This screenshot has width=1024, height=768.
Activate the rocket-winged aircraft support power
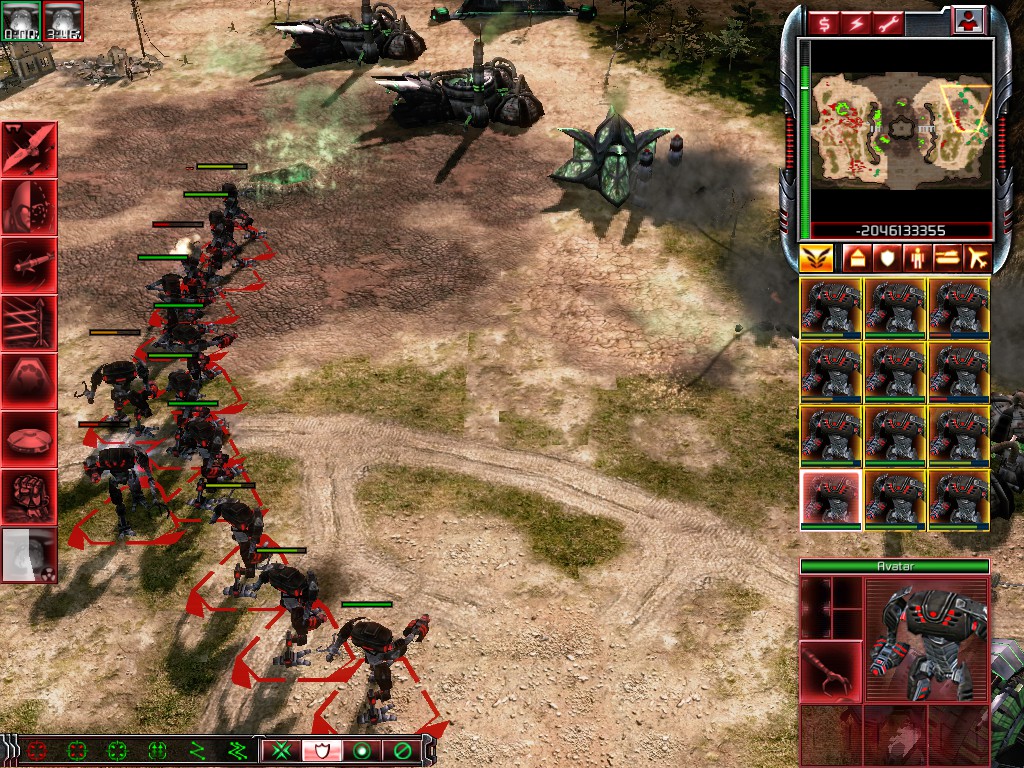(x=29, y=149)
